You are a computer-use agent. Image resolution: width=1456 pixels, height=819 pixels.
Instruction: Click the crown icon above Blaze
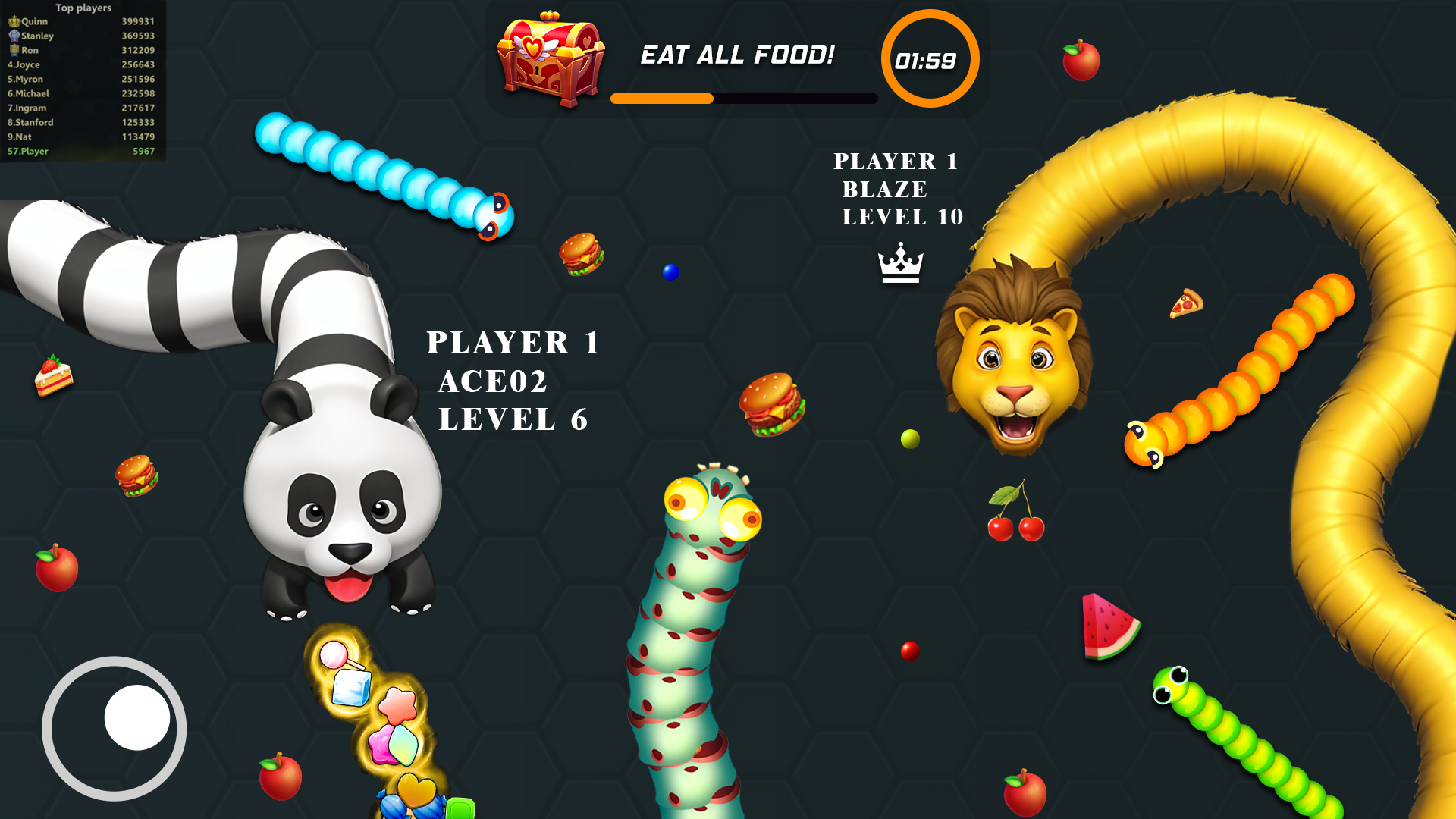click(x=899, y=262)
